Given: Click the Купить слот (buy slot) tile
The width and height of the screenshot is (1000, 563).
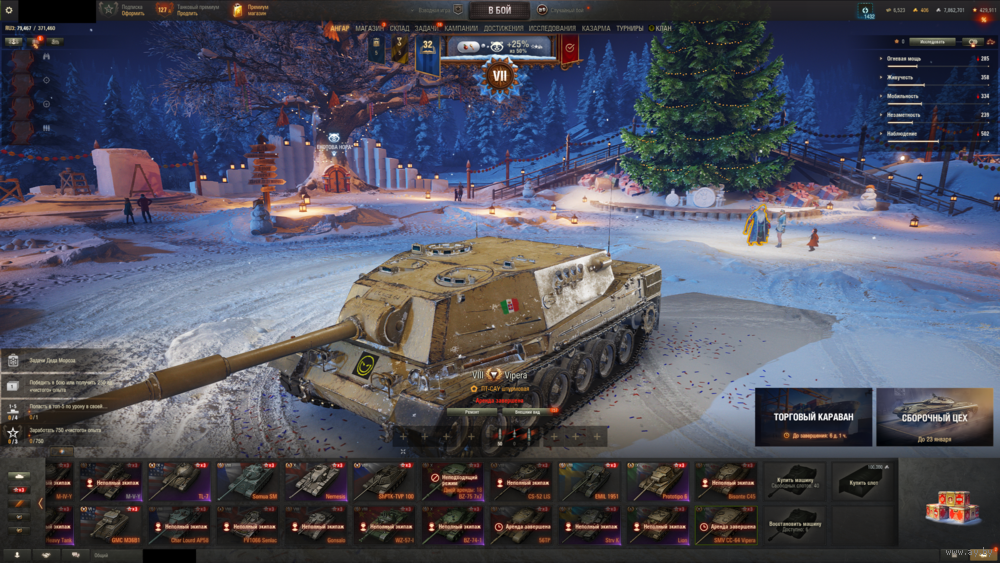Looking at the screenshot, I should point(864,480).
